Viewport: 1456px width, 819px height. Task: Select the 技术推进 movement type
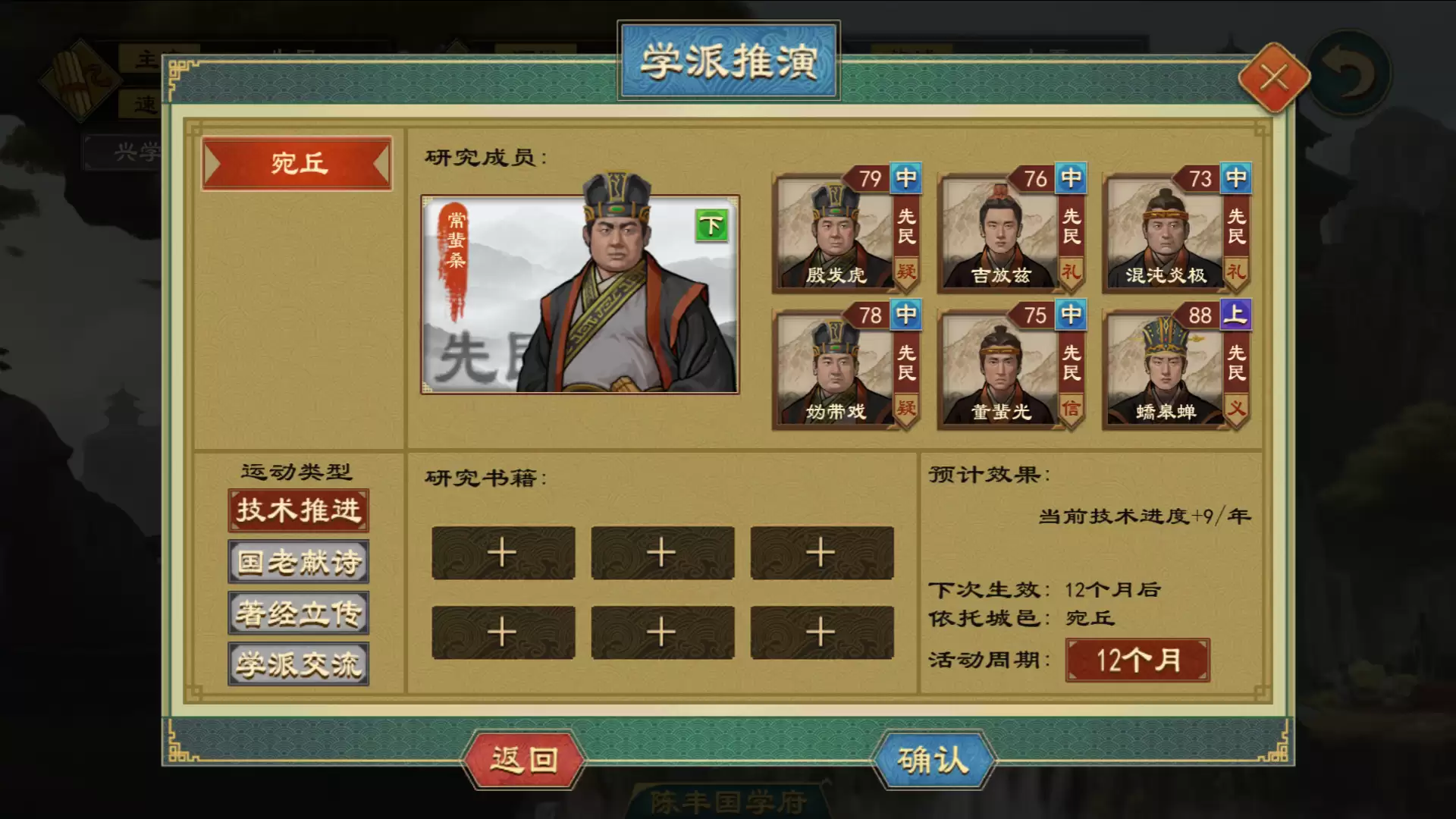(297, 510)
